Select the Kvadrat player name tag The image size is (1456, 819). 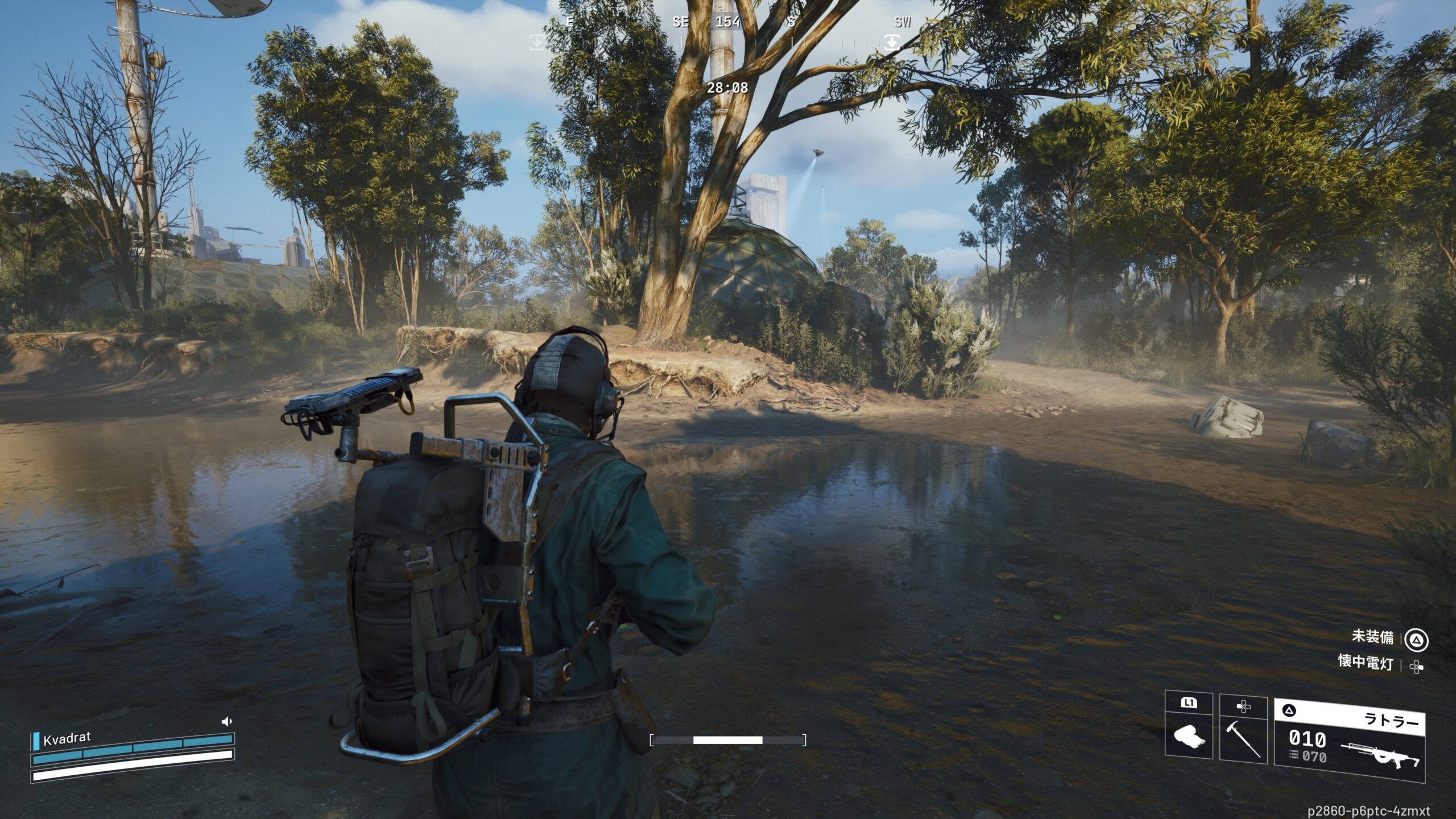[67, 739]
